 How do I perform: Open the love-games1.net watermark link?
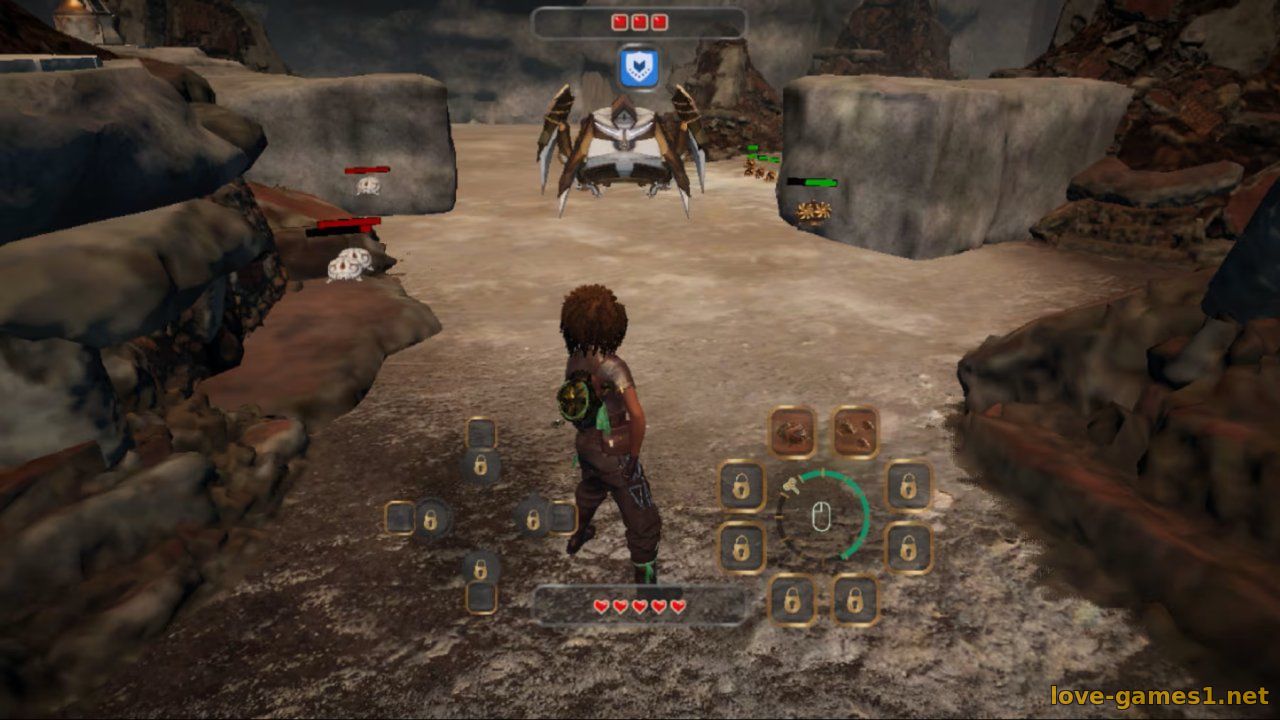[1159, 696]
